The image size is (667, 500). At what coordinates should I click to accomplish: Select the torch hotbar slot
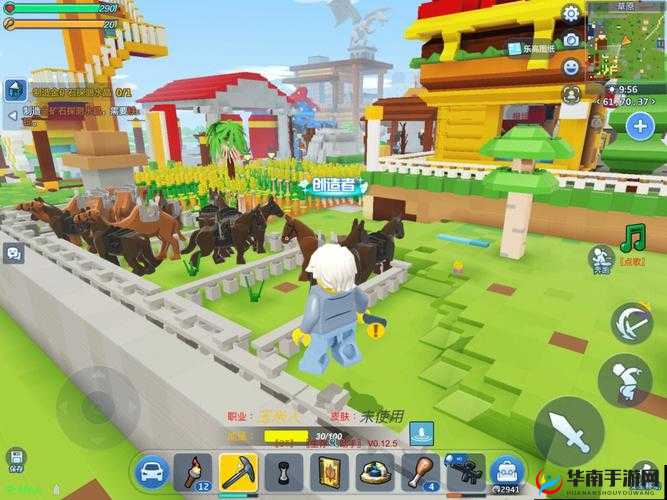point(192,469)
